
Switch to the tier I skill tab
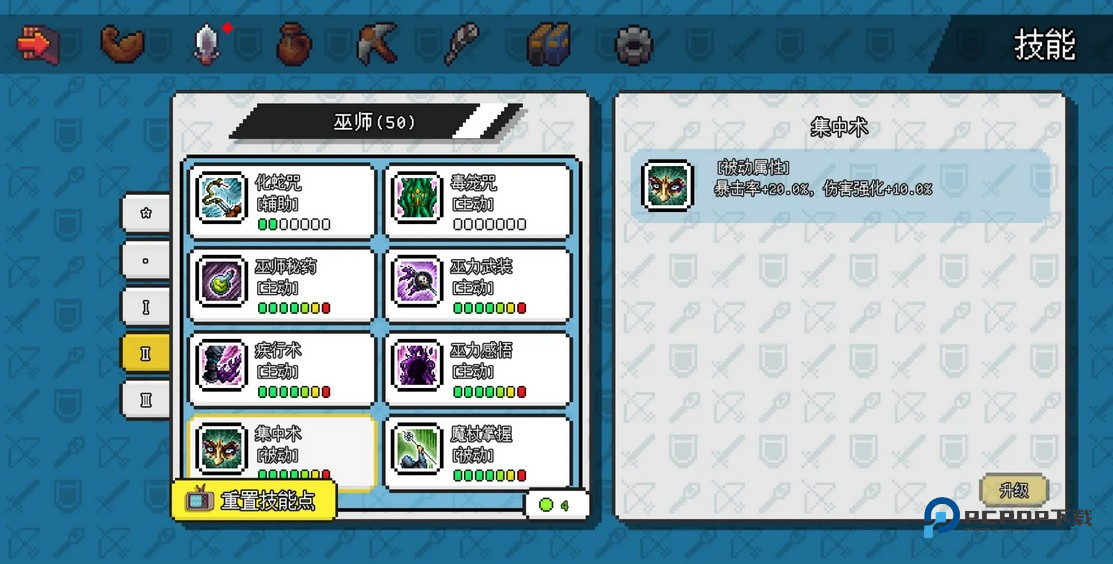[146, 306]
